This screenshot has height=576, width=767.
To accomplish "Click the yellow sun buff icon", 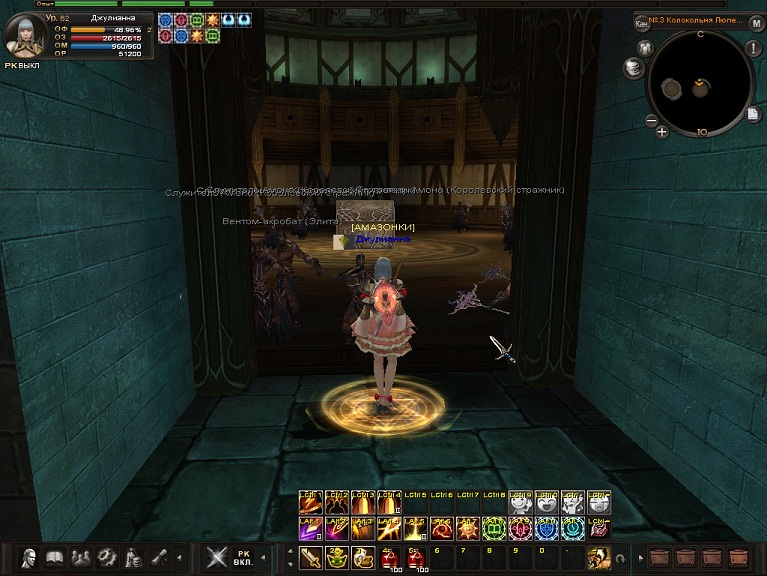I will pyautogui.click(x=212, y=19).
